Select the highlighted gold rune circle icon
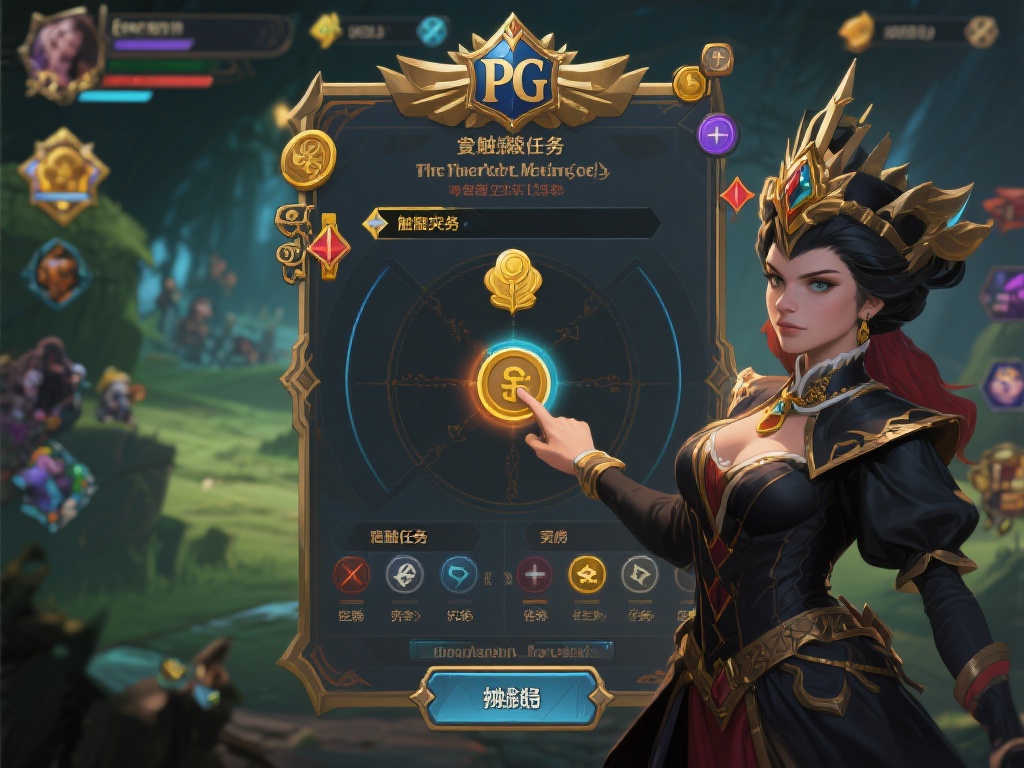Image resolution: width=1024 pixels, height=768 pixels. click(x=587, y=574)
